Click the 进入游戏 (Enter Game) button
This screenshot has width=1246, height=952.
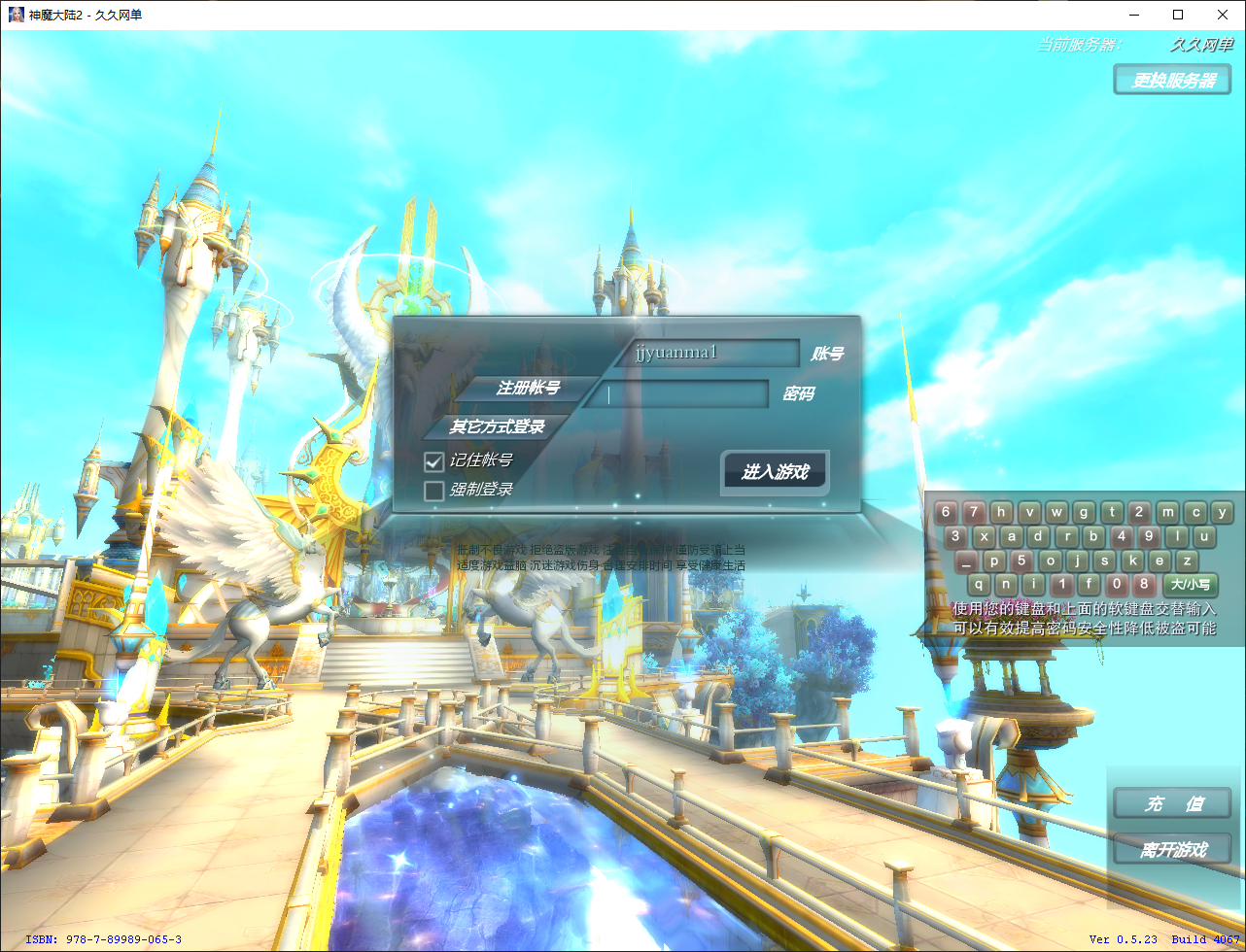tap(775, 472)
